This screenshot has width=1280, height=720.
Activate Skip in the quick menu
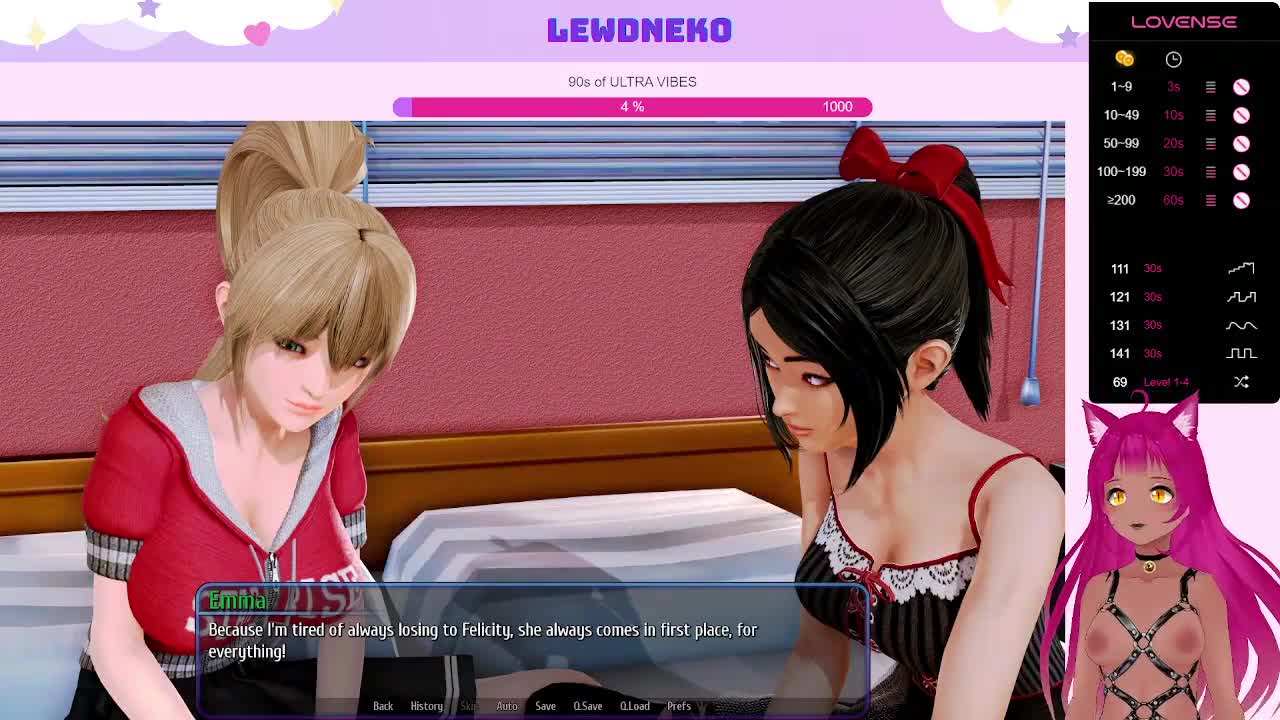pos(469,706)
